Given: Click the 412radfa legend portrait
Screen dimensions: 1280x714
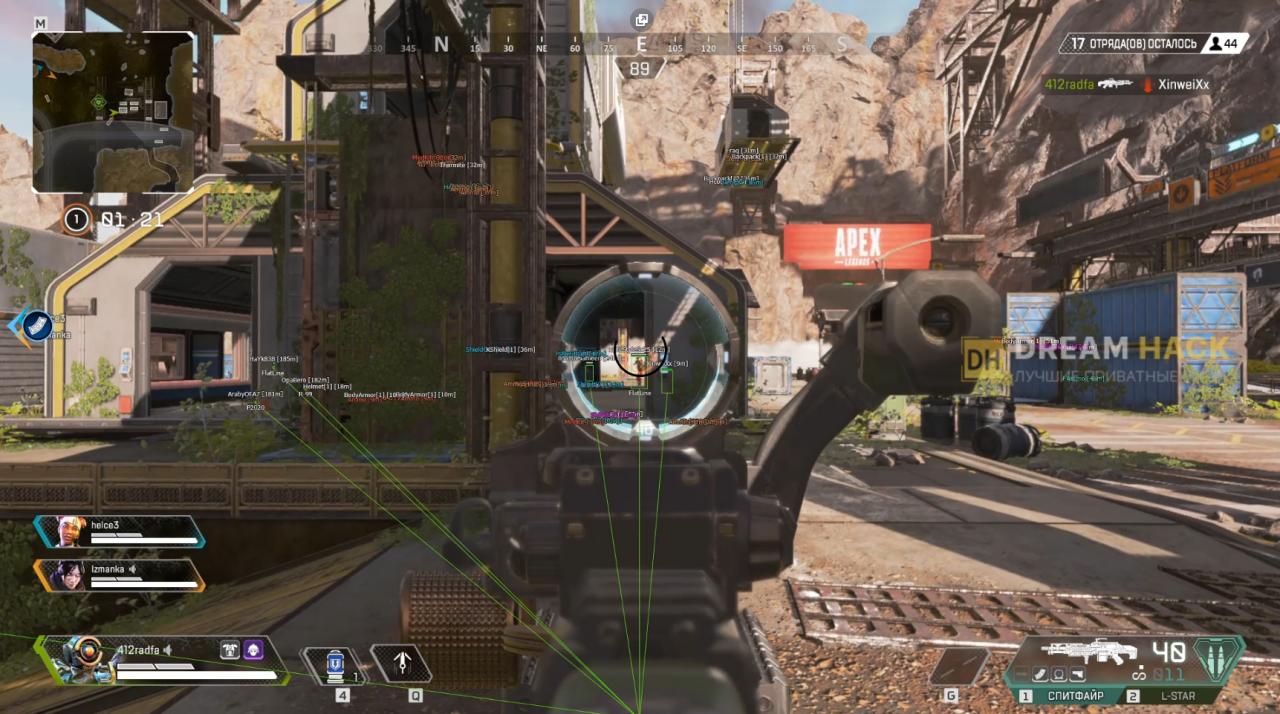Looking at the screenshot, I should (x=82, y=658).
